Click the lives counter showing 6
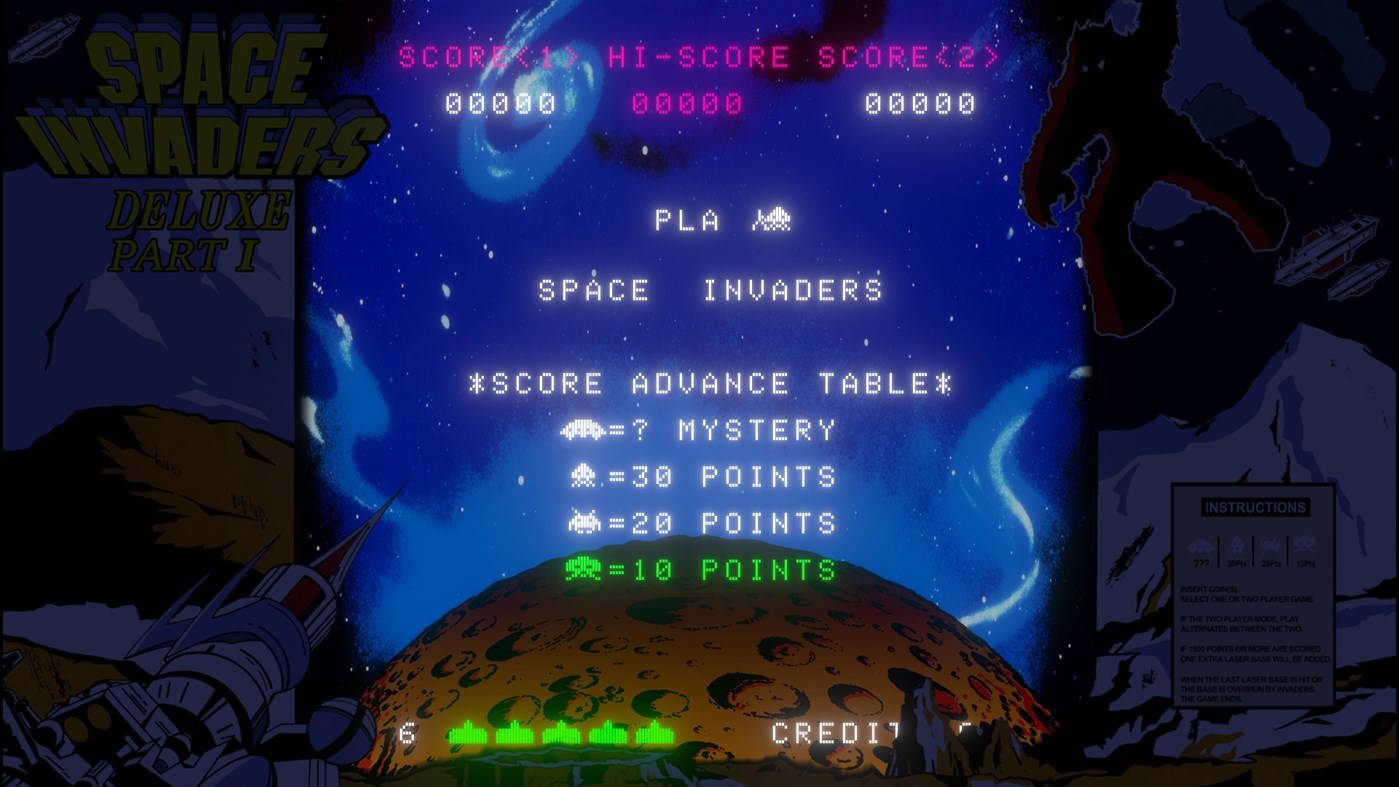1399x787 pixels. (x=407, y=734)
